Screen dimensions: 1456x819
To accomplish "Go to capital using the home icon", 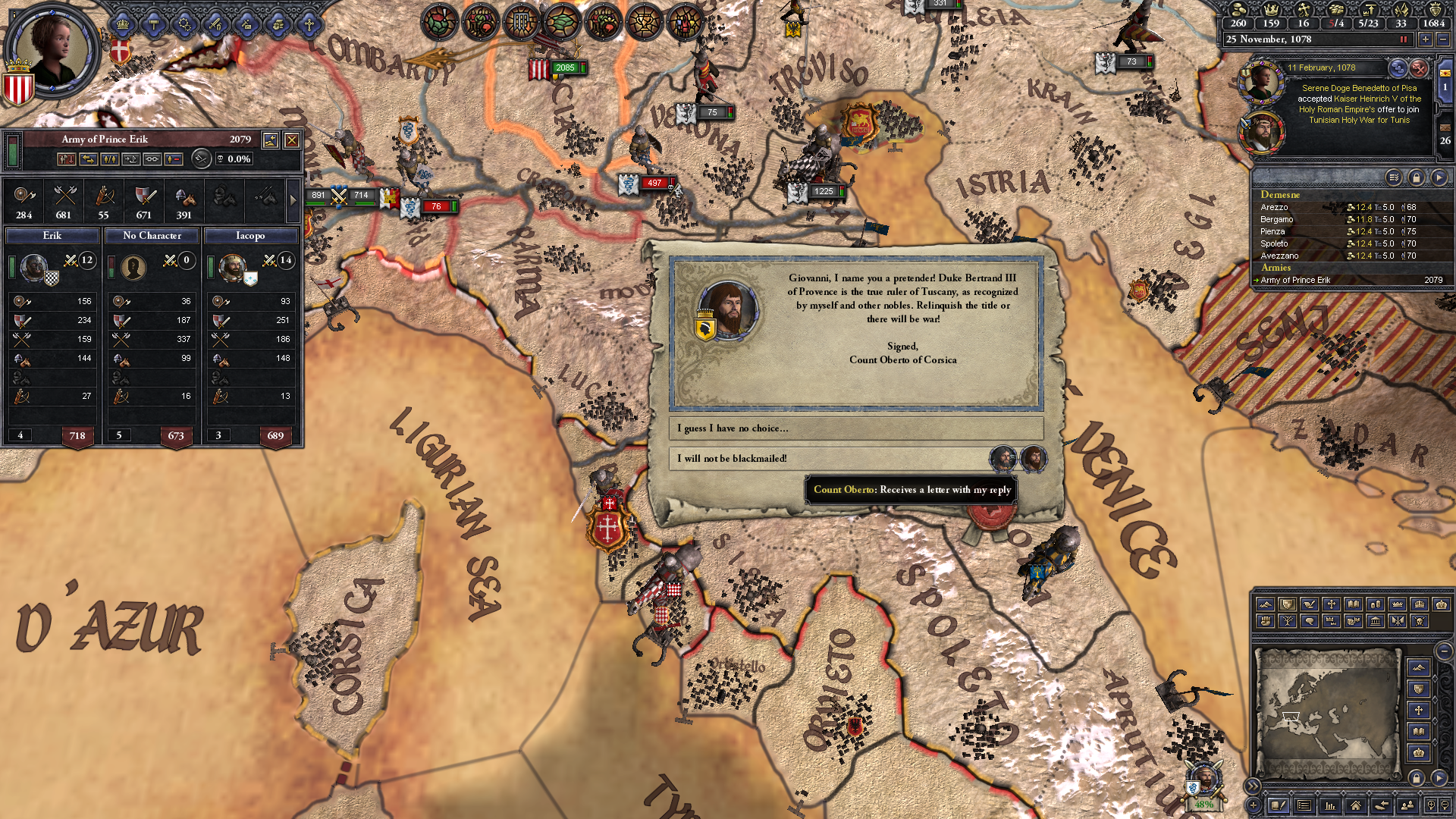I will (x=1357, y=807).
